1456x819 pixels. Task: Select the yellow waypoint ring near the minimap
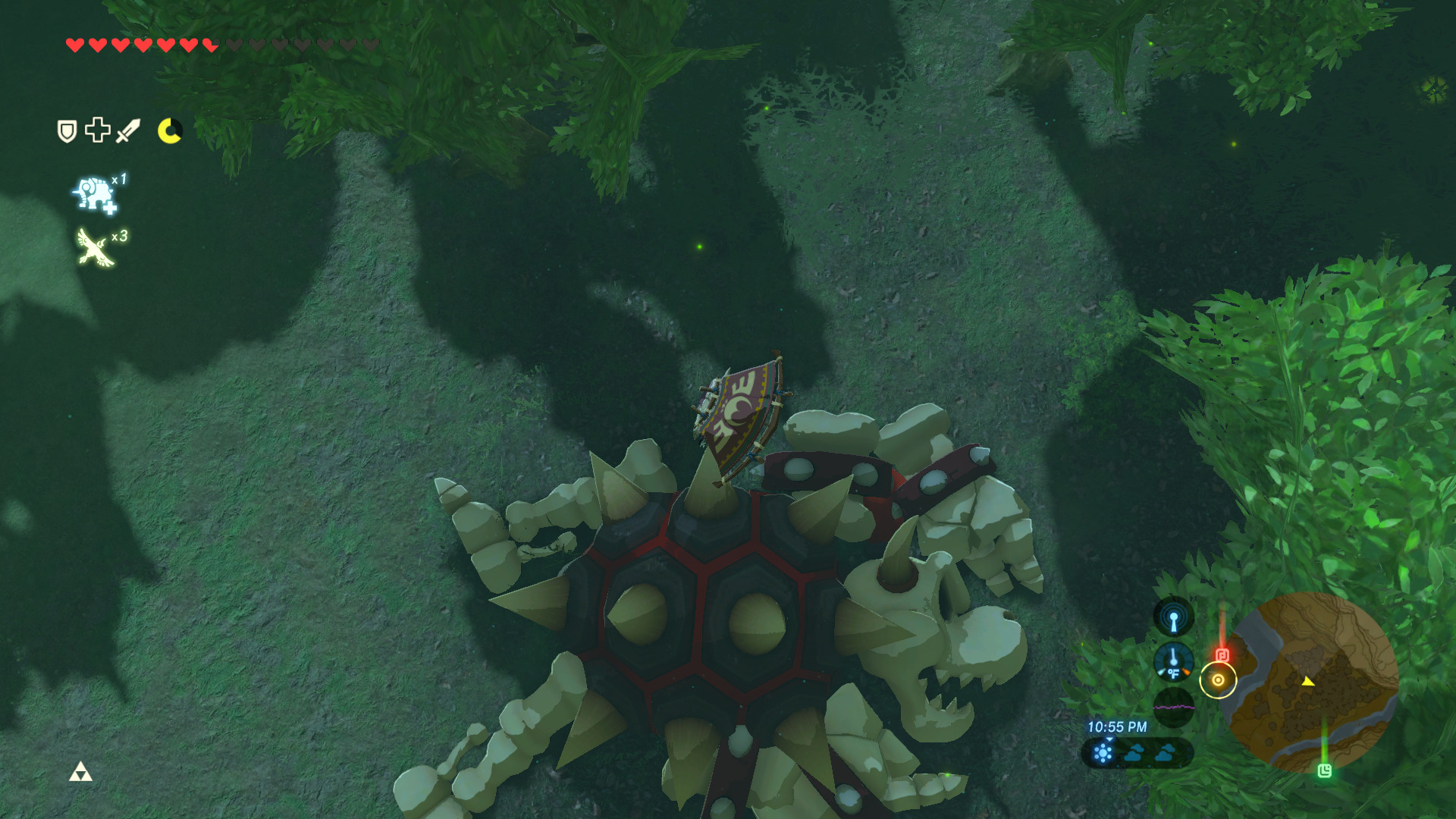coord(1218,679)
